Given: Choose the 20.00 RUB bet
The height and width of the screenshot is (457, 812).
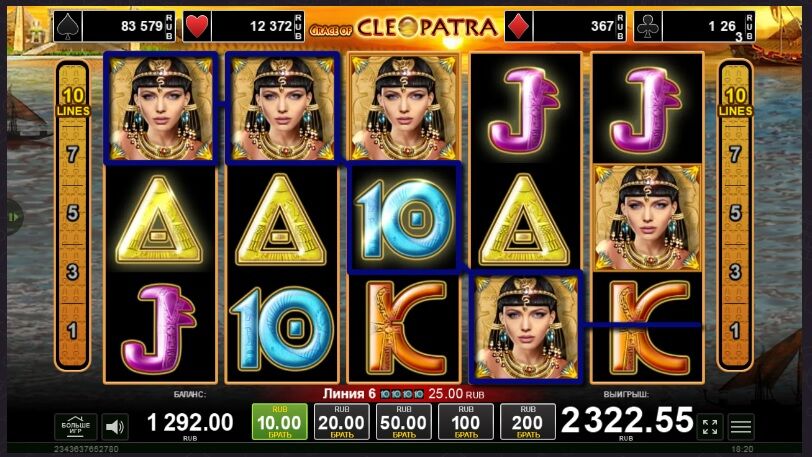Looking at the screenshot, I should pyautogui.click(x=342, y=423).
